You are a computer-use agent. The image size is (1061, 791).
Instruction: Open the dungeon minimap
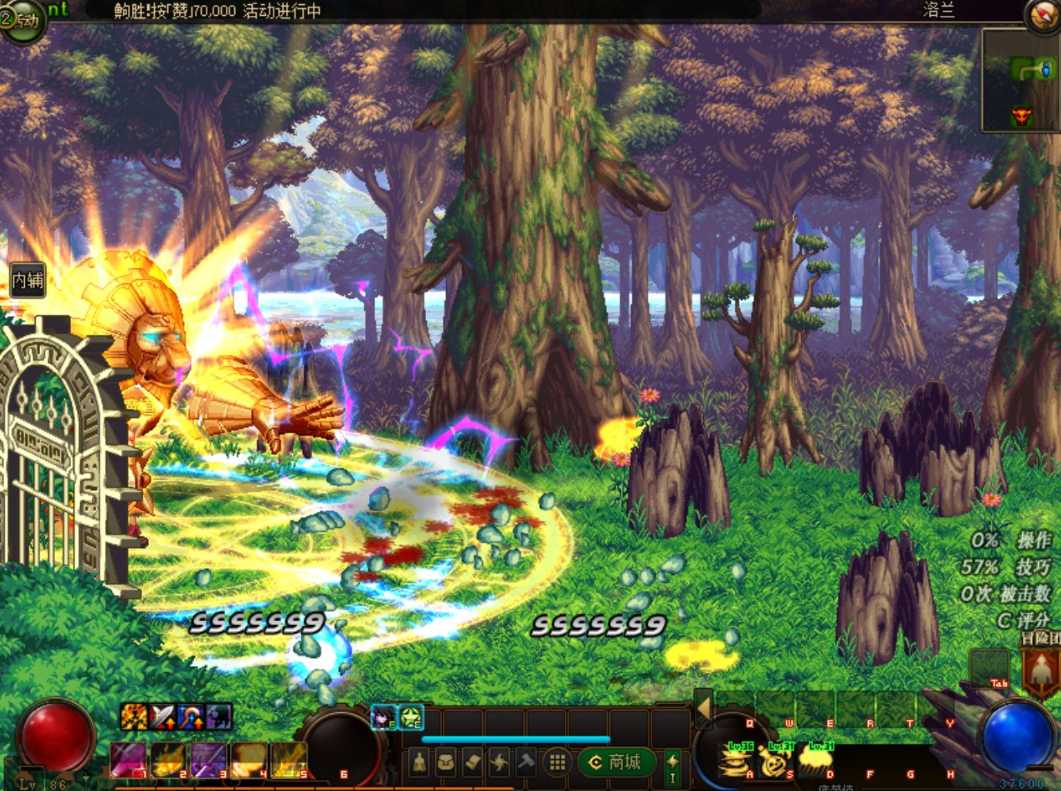pos(1020,80)
